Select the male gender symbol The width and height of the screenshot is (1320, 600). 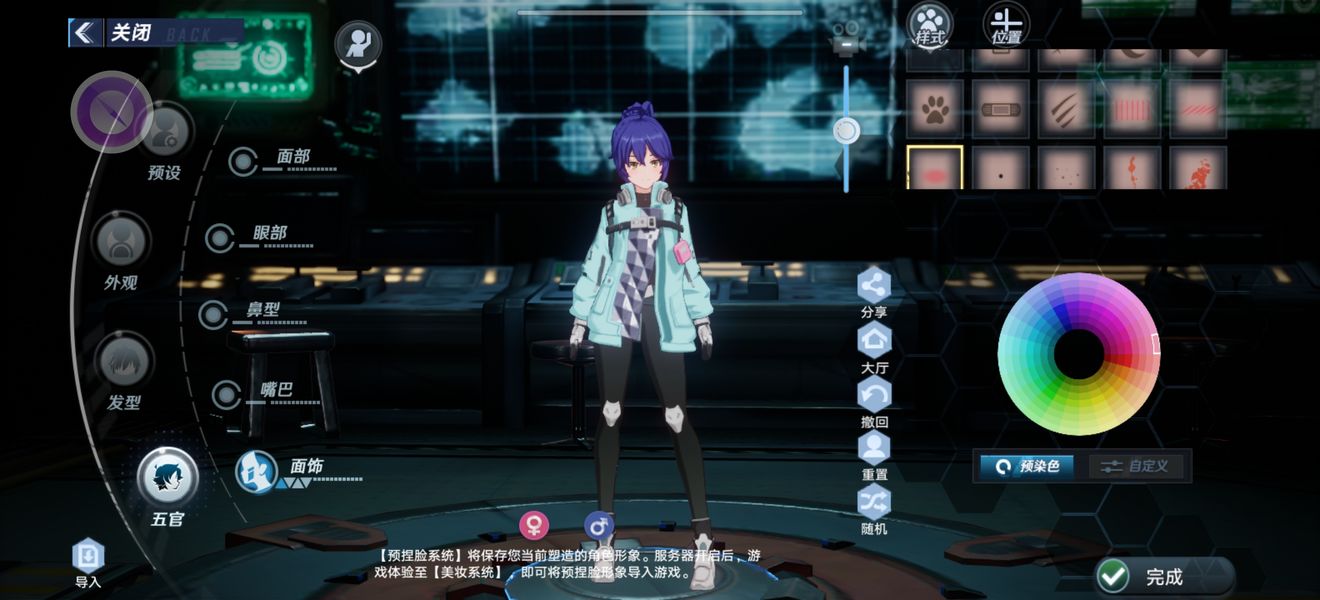(598, 525)
